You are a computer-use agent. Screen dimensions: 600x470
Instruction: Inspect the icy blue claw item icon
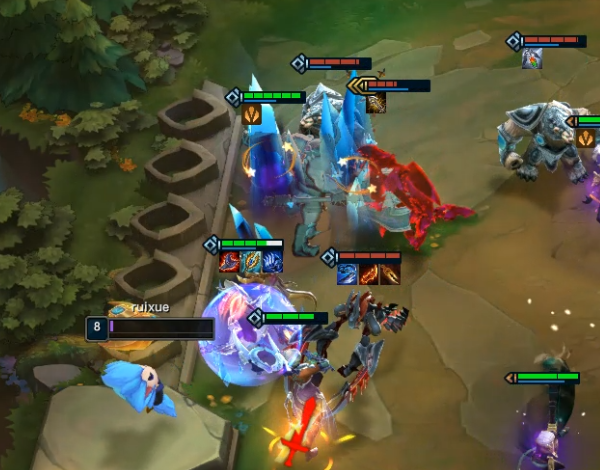point(272,262)
